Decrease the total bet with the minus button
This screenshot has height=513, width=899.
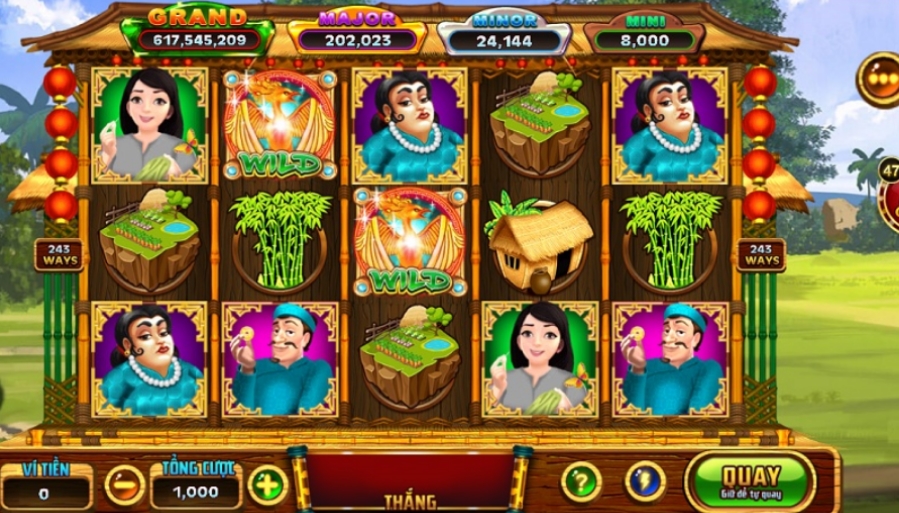(x=125, y=485)
